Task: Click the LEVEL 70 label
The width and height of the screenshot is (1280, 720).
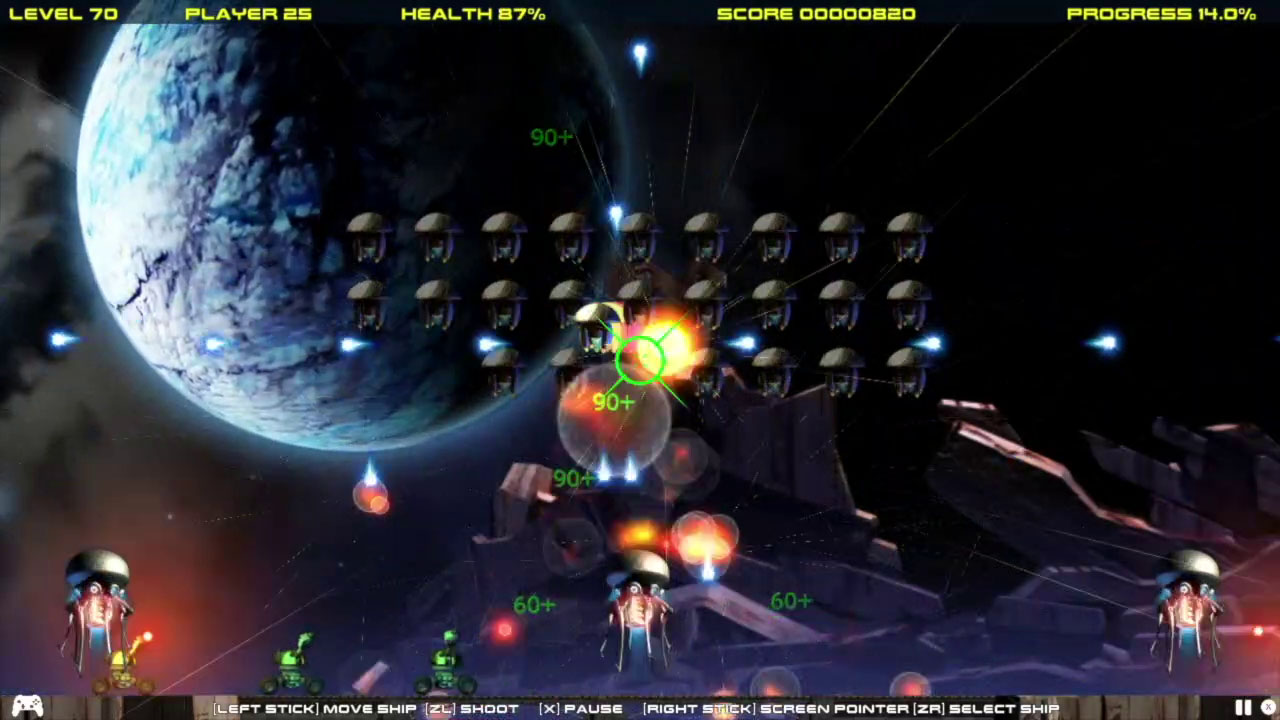Action: pos(63,13)
